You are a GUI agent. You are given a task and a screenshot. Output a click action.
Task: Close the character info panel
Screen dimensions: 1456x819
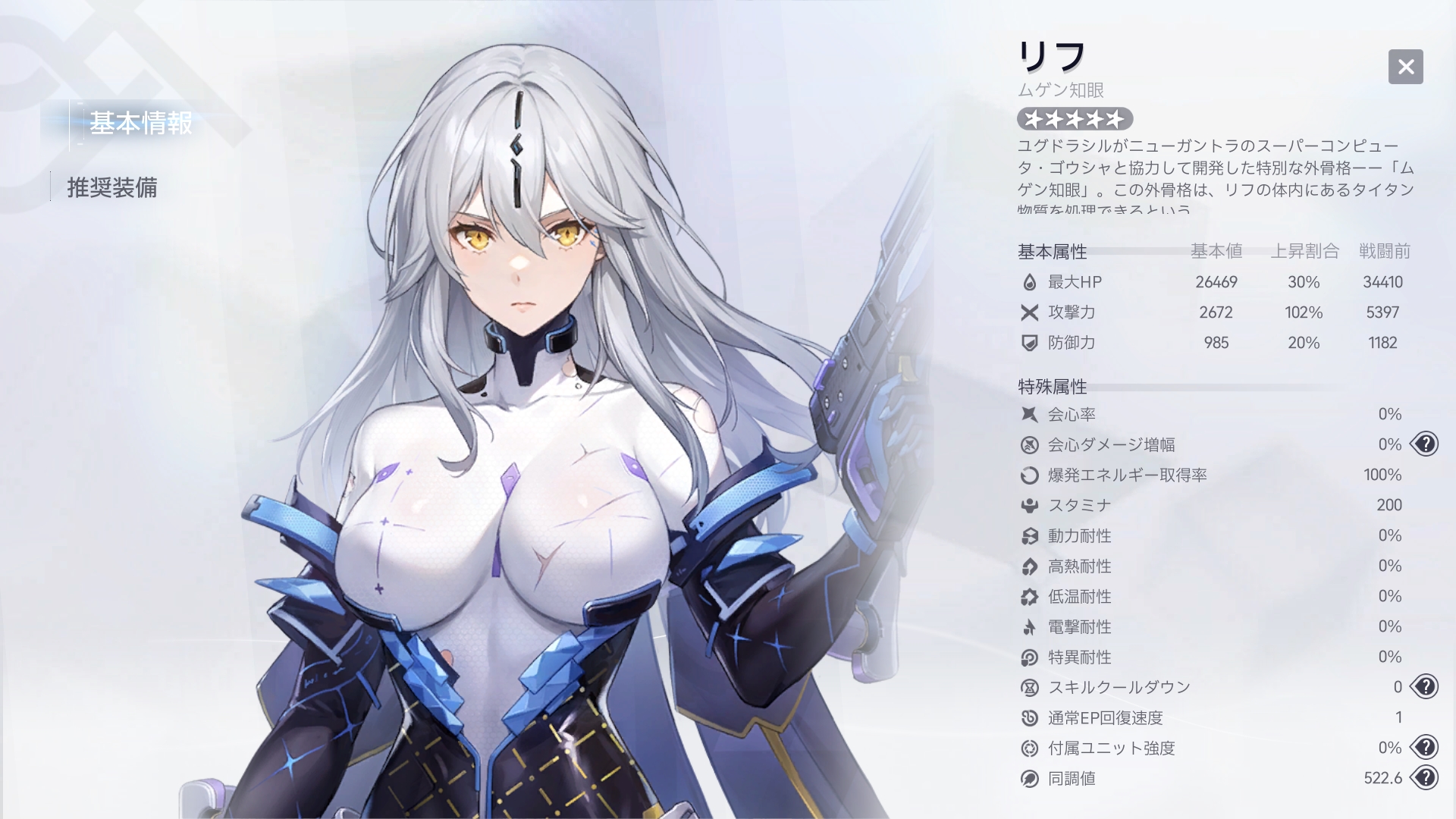(1405, 67)
